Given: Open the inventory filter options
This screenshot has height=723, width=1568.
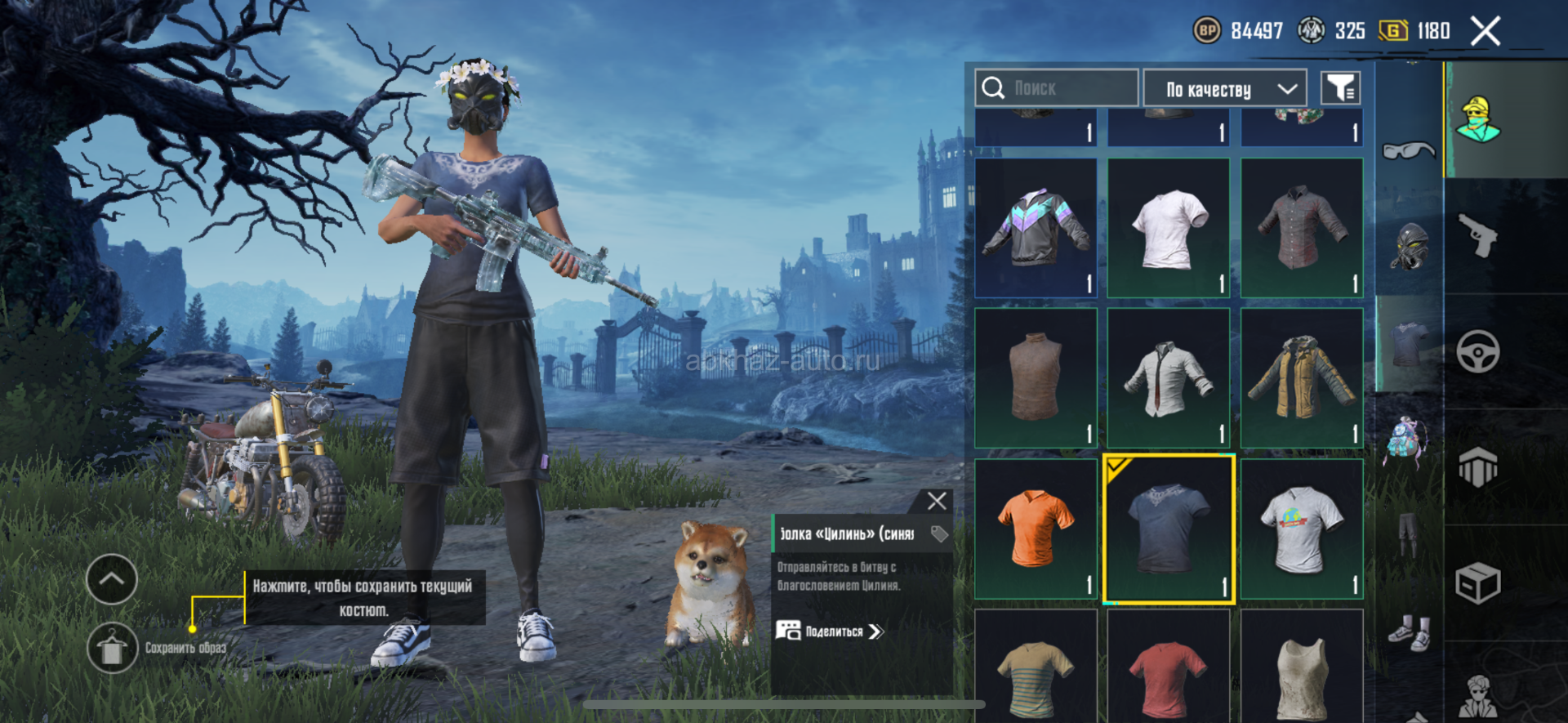Looking at the screenshot, I should [1340, 88].
